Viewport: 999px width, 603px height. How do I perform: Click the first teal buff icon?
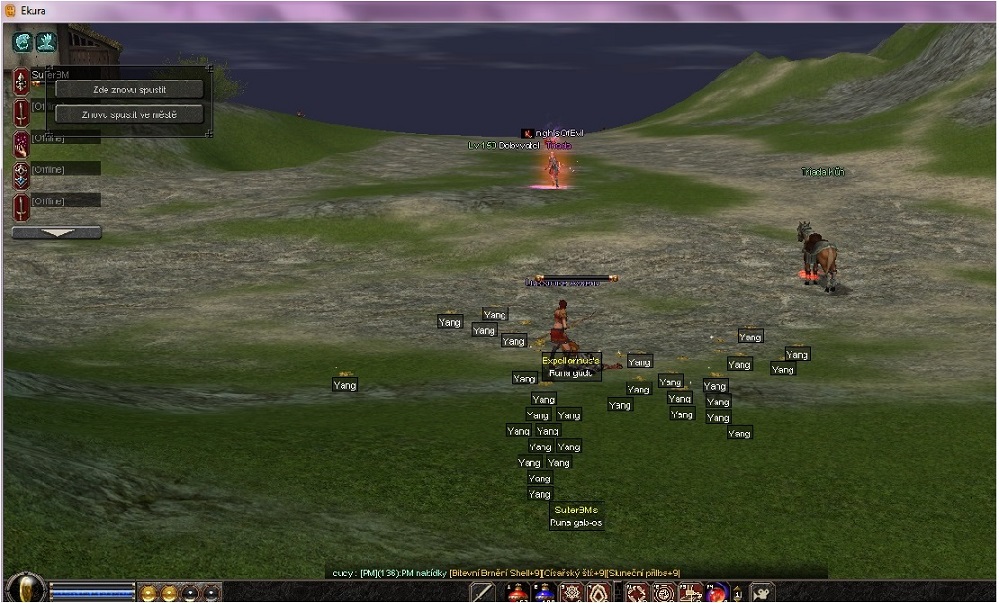pyautogui.click(x=23, y=42)
